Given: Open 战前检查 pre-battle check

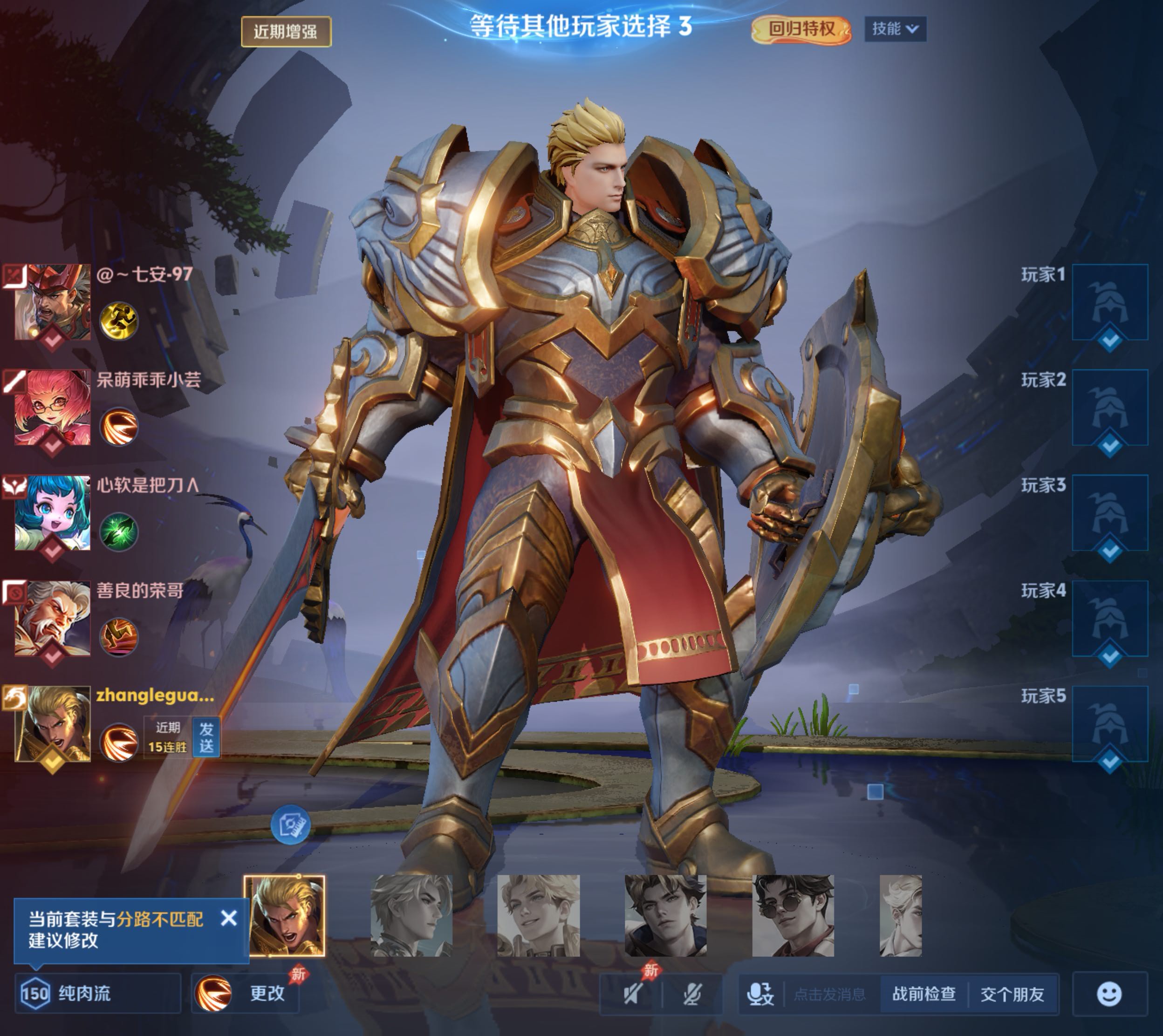Looking at the screenshot, I should pos(924,994).
